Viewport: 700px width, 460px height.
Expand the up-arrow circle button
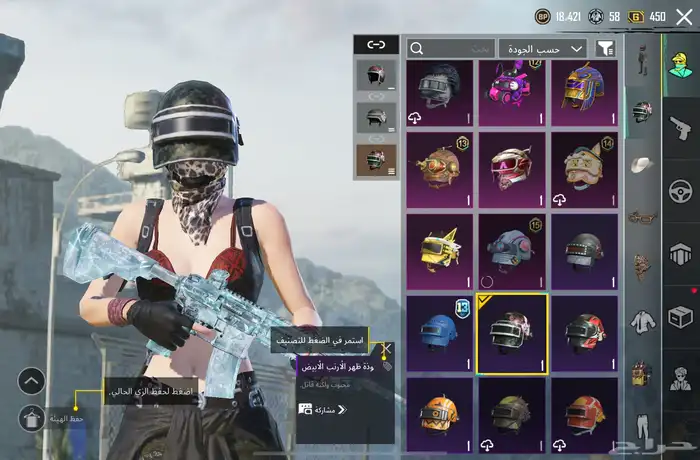pyautogui.click(x=31, y=381)
